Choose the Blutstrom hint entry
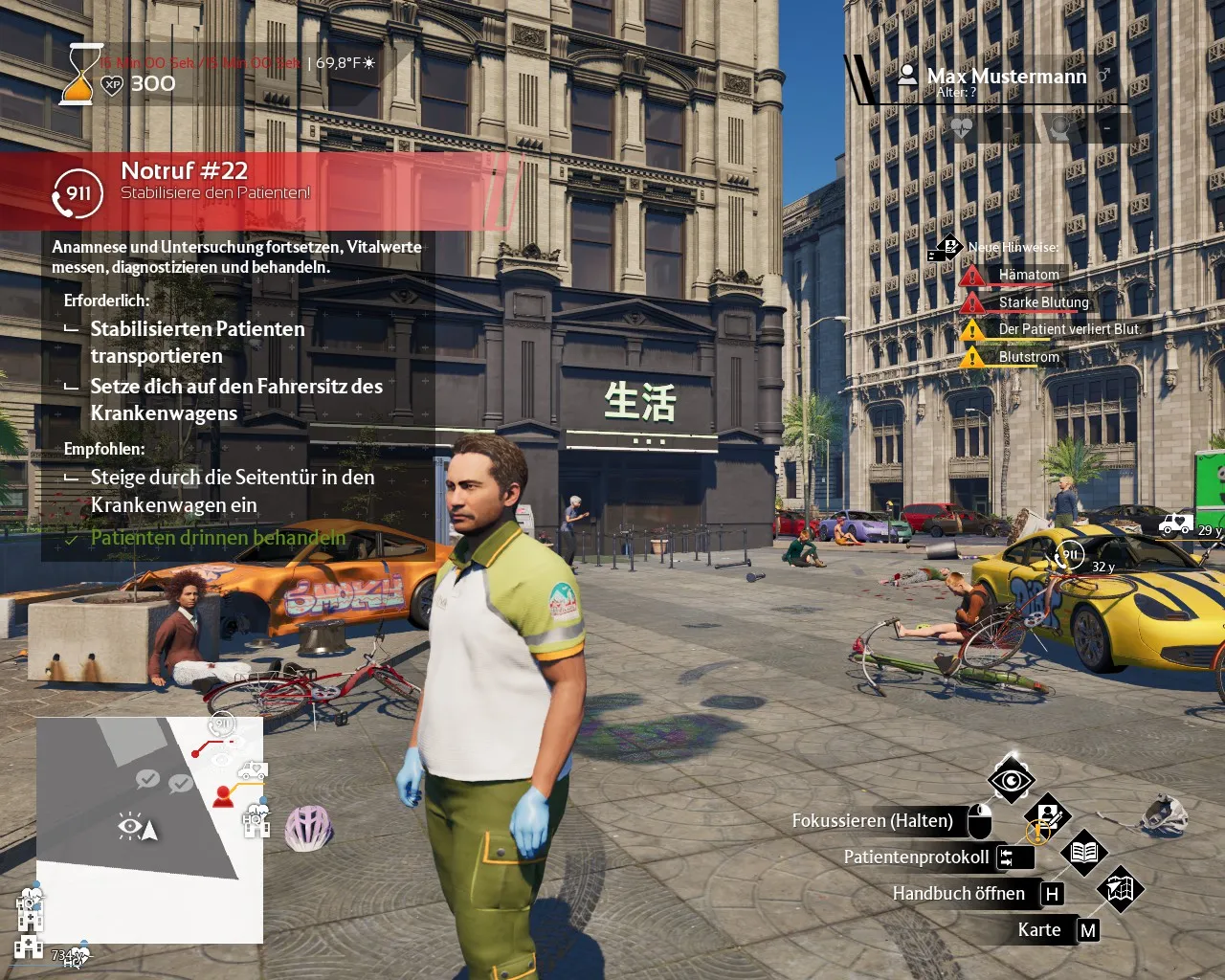Screen dimensions: 1225x980 1029,357
